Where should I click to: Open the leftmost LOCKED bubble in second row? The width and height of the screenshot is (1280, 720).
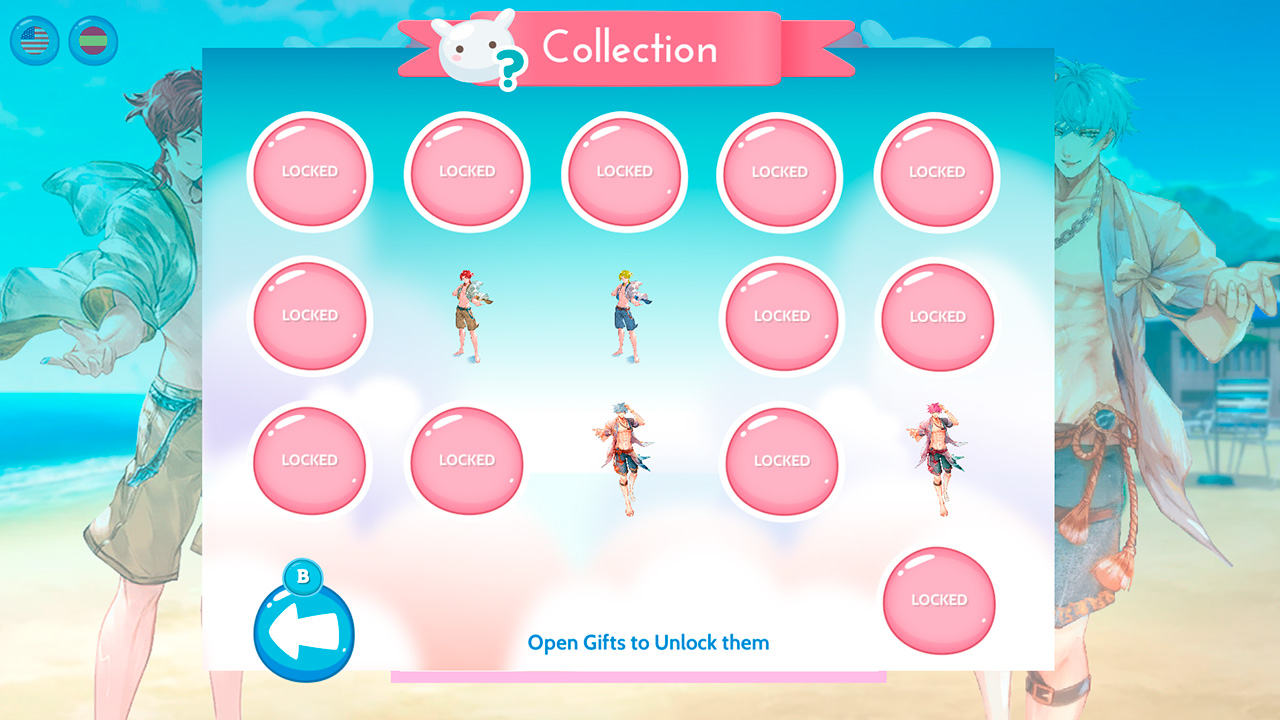[310, 316]
